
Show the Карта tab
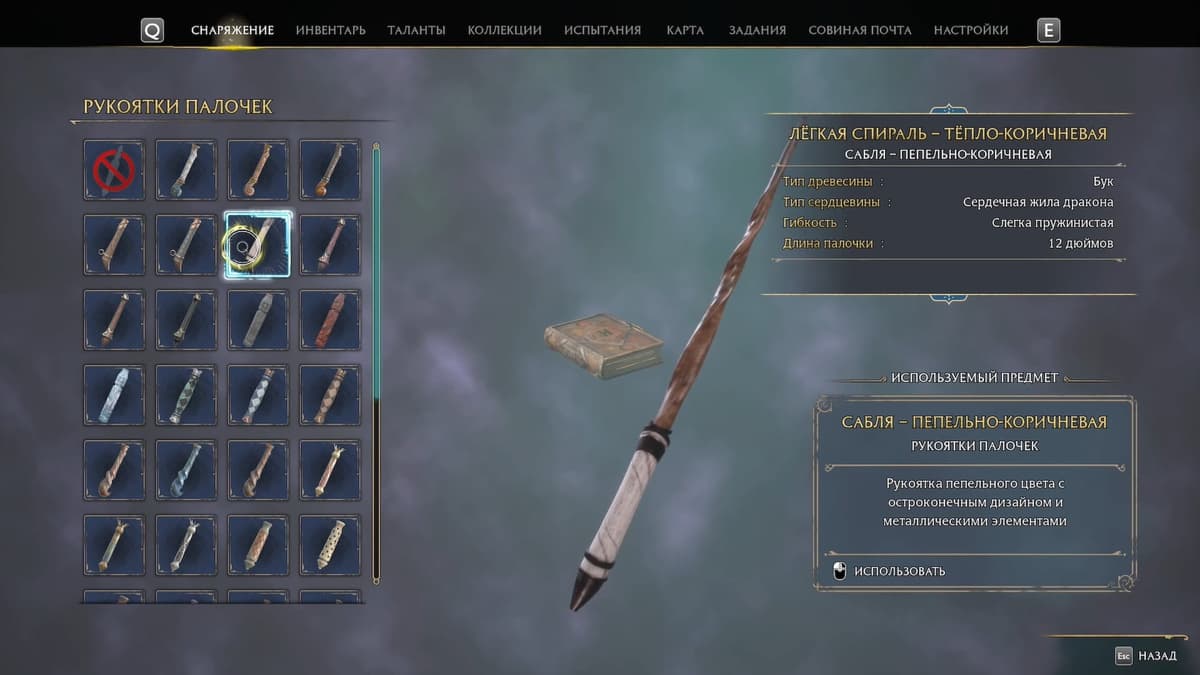[685, 30]
